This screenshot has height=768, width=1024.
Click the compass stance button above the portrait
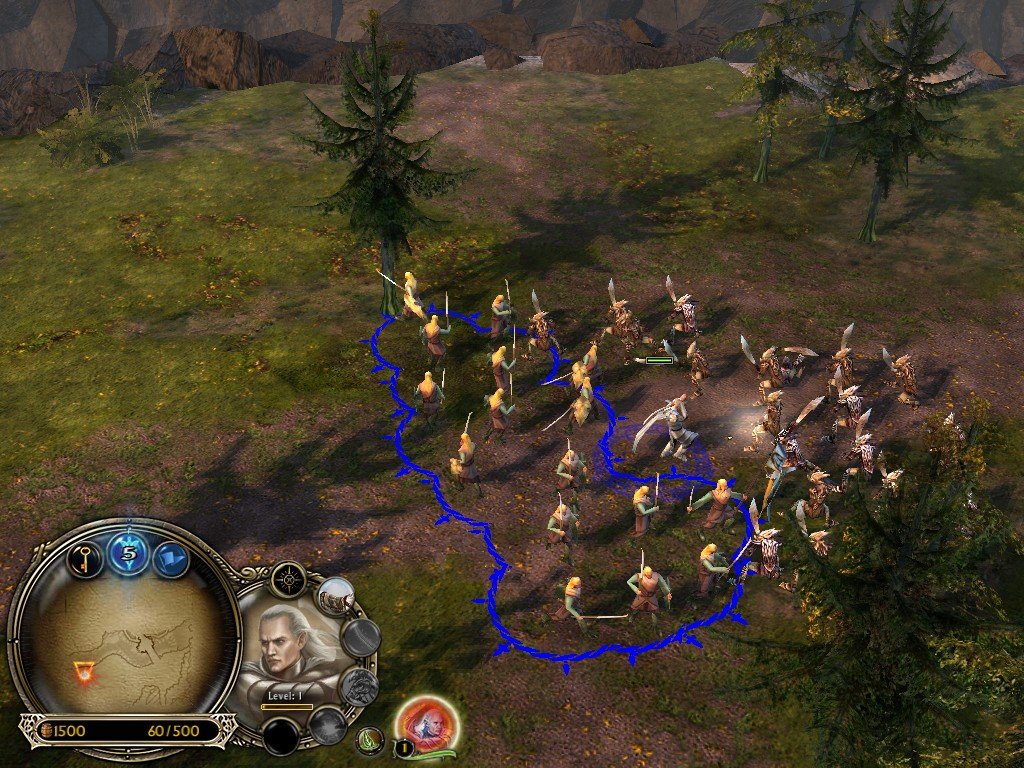point(290,579)
